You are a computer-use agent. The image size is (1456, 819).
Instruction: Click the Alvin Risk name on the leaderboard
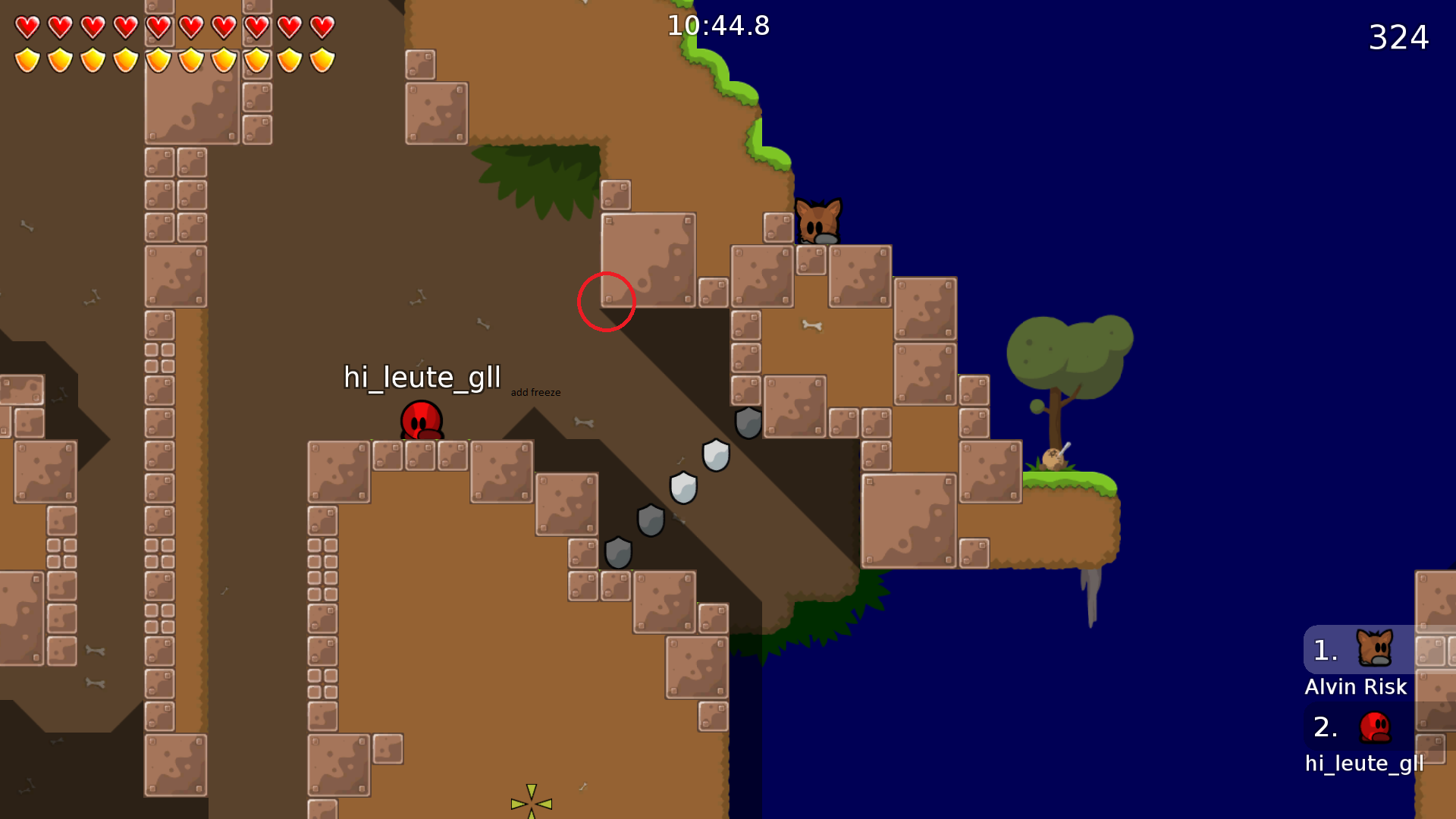coord(1355,686)
